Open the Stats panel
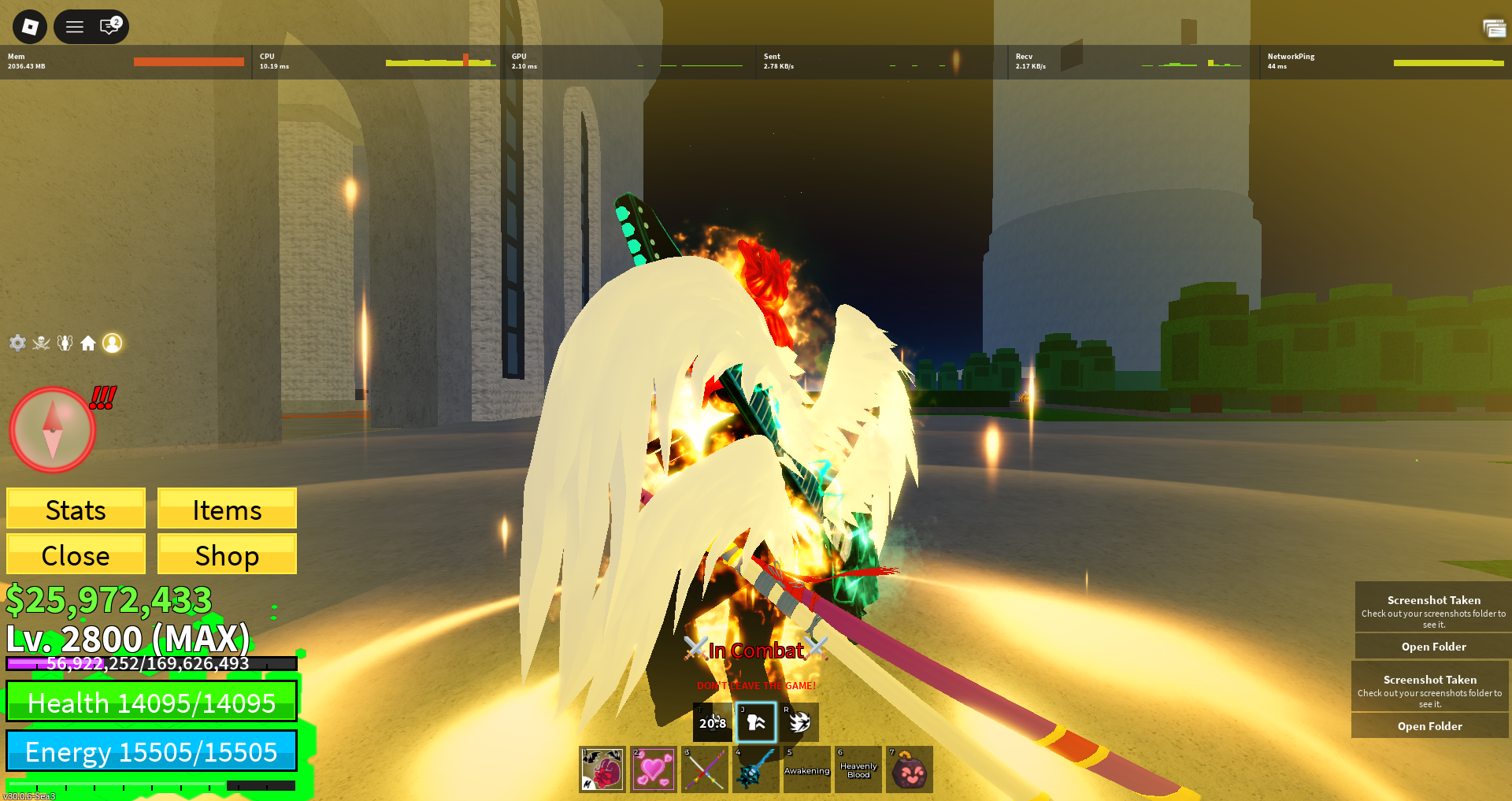The width and height of the screenshot is (1512, 801). pyautogui.click(x=76, y=510)
